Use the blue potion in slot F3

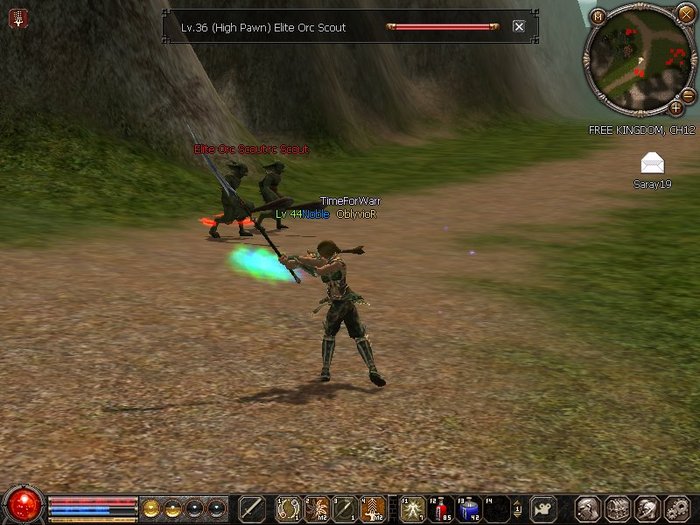coord(469,508)
